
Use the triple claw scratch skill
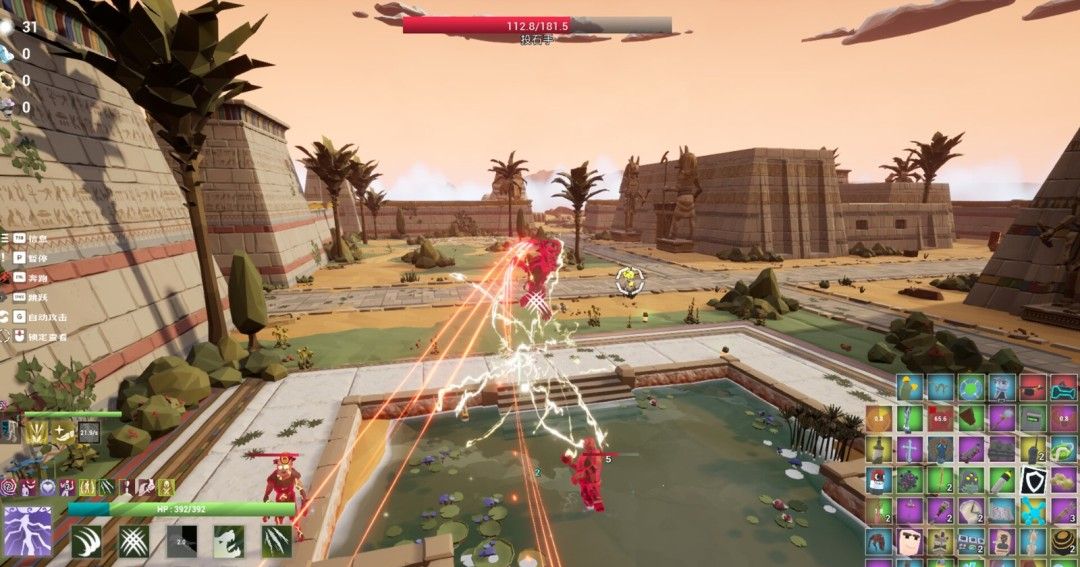click(x=276, y=541)
